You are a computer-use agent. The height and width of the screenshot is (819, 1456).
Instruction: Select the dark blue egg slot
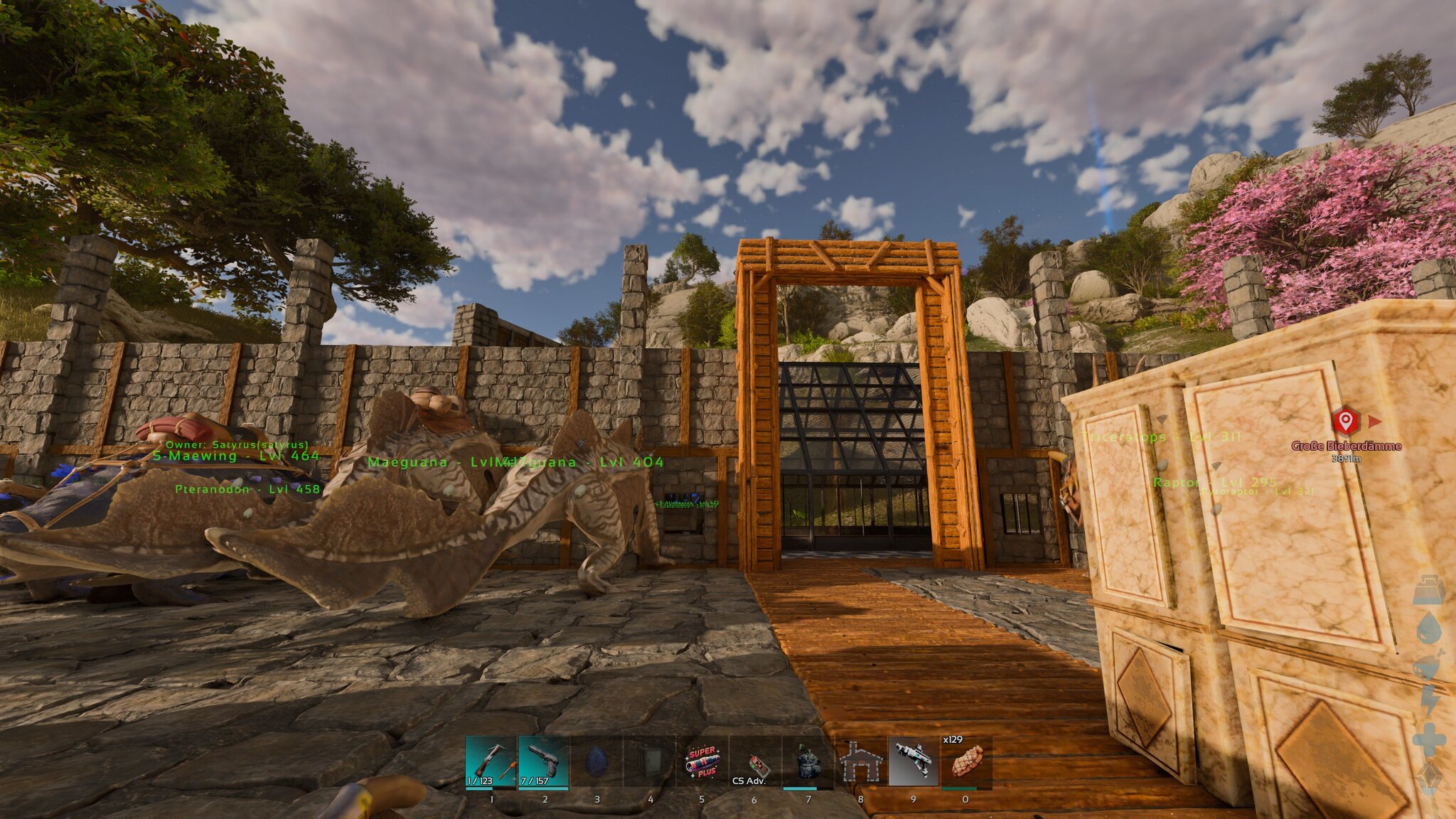[596, 761]
